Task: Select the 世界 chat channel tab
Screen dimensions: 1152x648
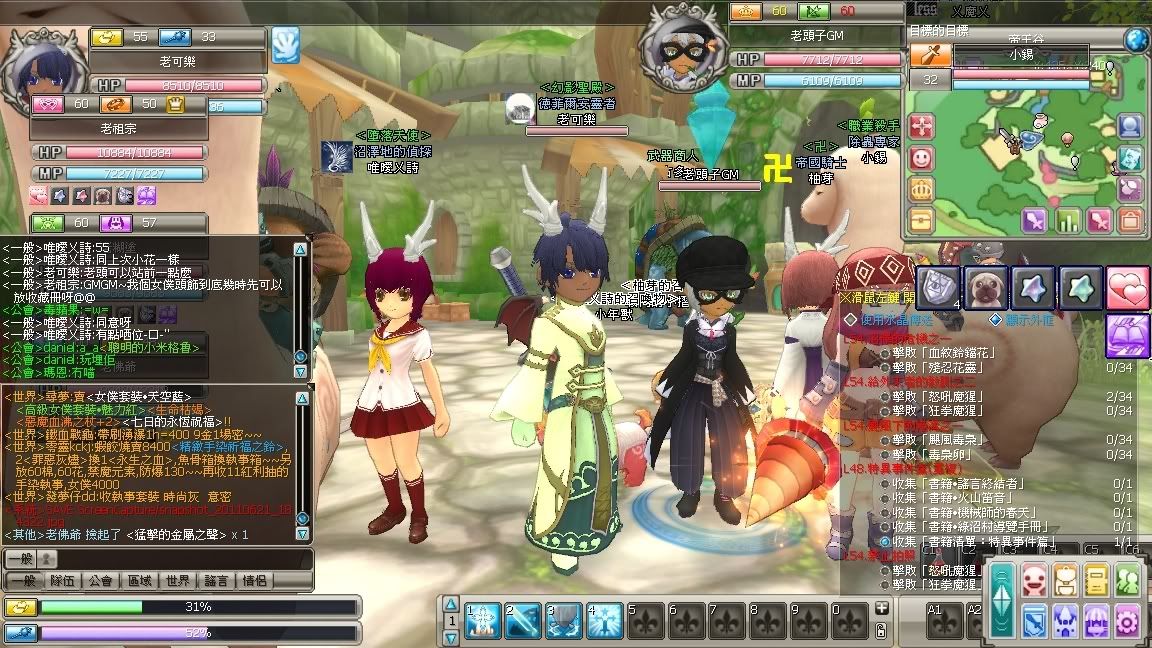Action: [x=178, y=580]
